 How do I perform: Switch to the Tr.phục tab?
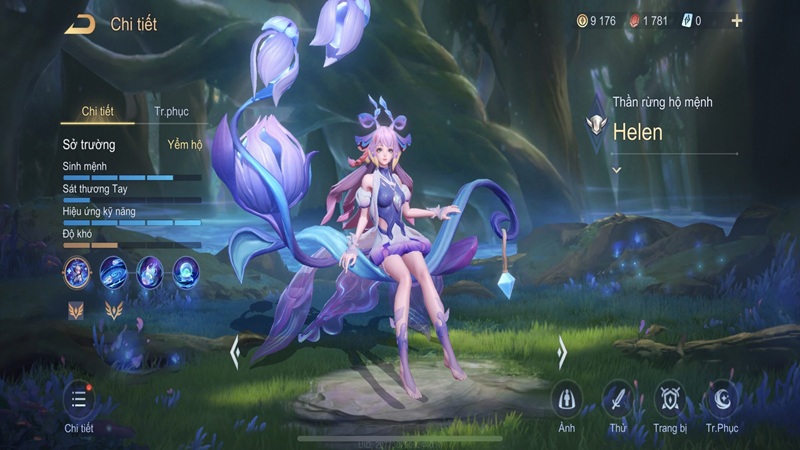171,111
